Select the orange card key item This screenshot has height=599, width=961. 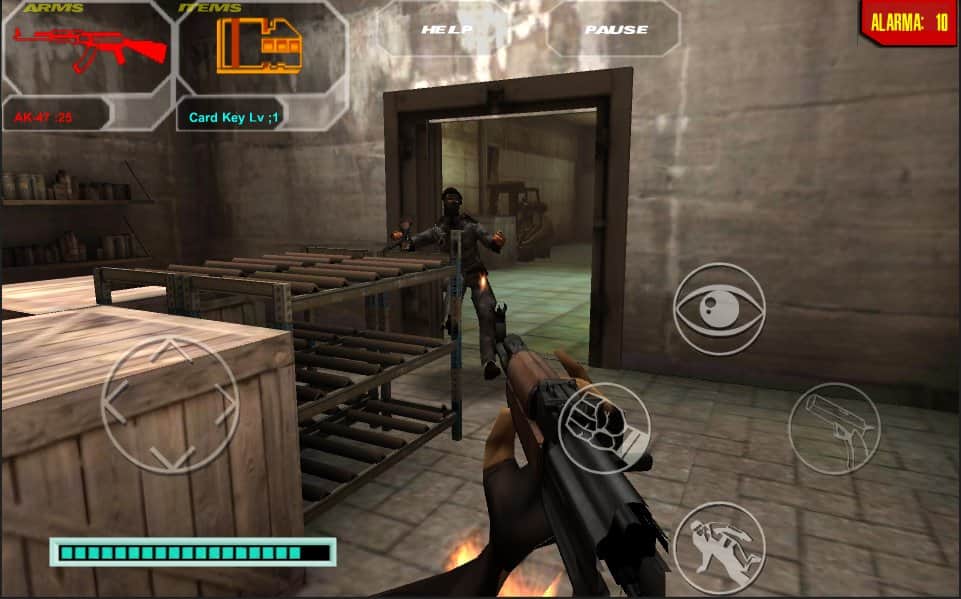click(260, 46)
